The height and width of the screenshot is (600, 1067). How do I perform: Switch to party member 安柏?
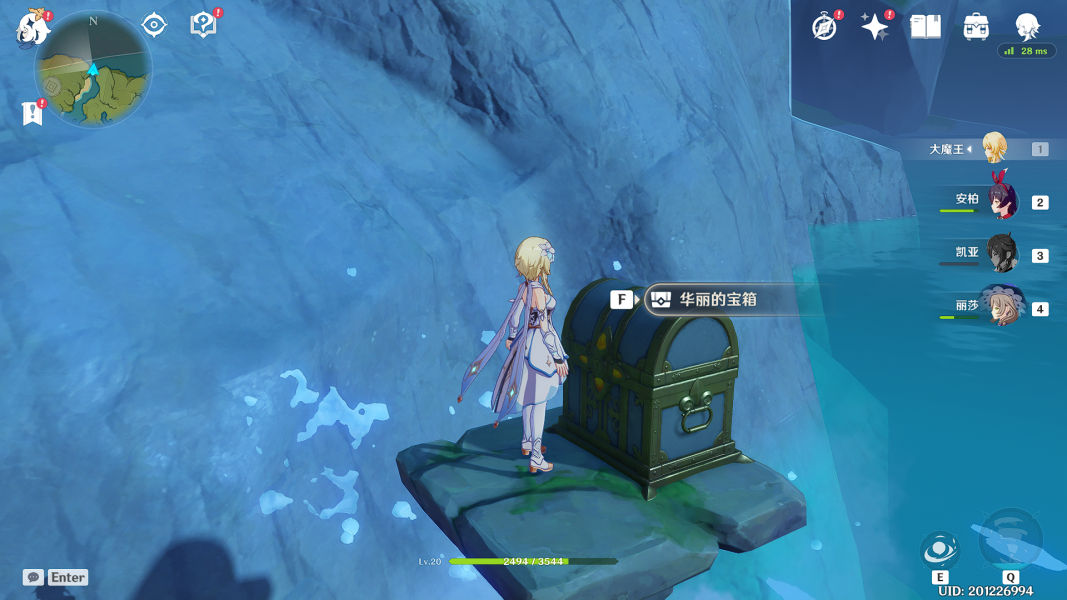1001,201
